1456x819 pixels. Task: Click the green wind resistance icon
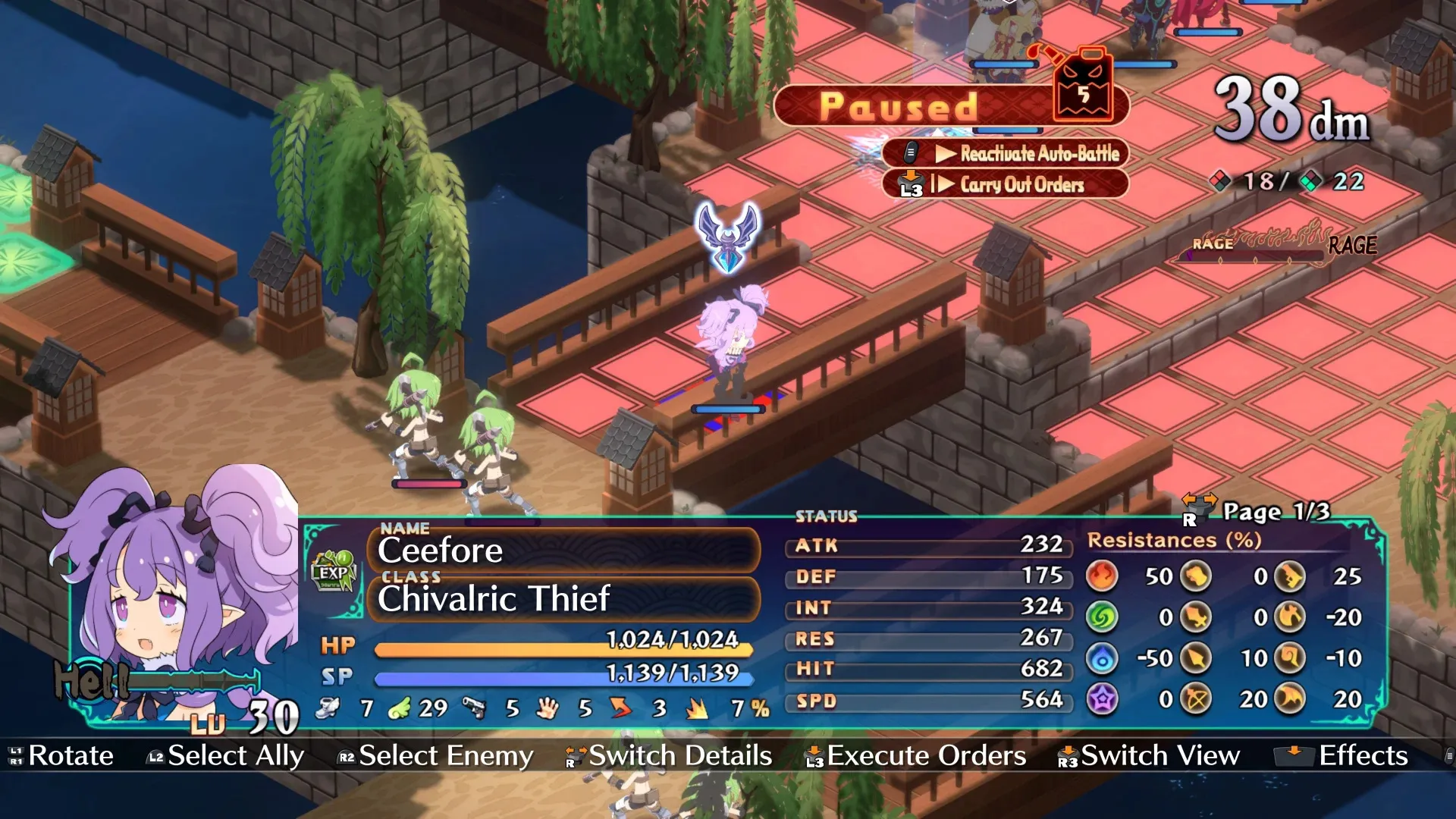point(1102,617)
